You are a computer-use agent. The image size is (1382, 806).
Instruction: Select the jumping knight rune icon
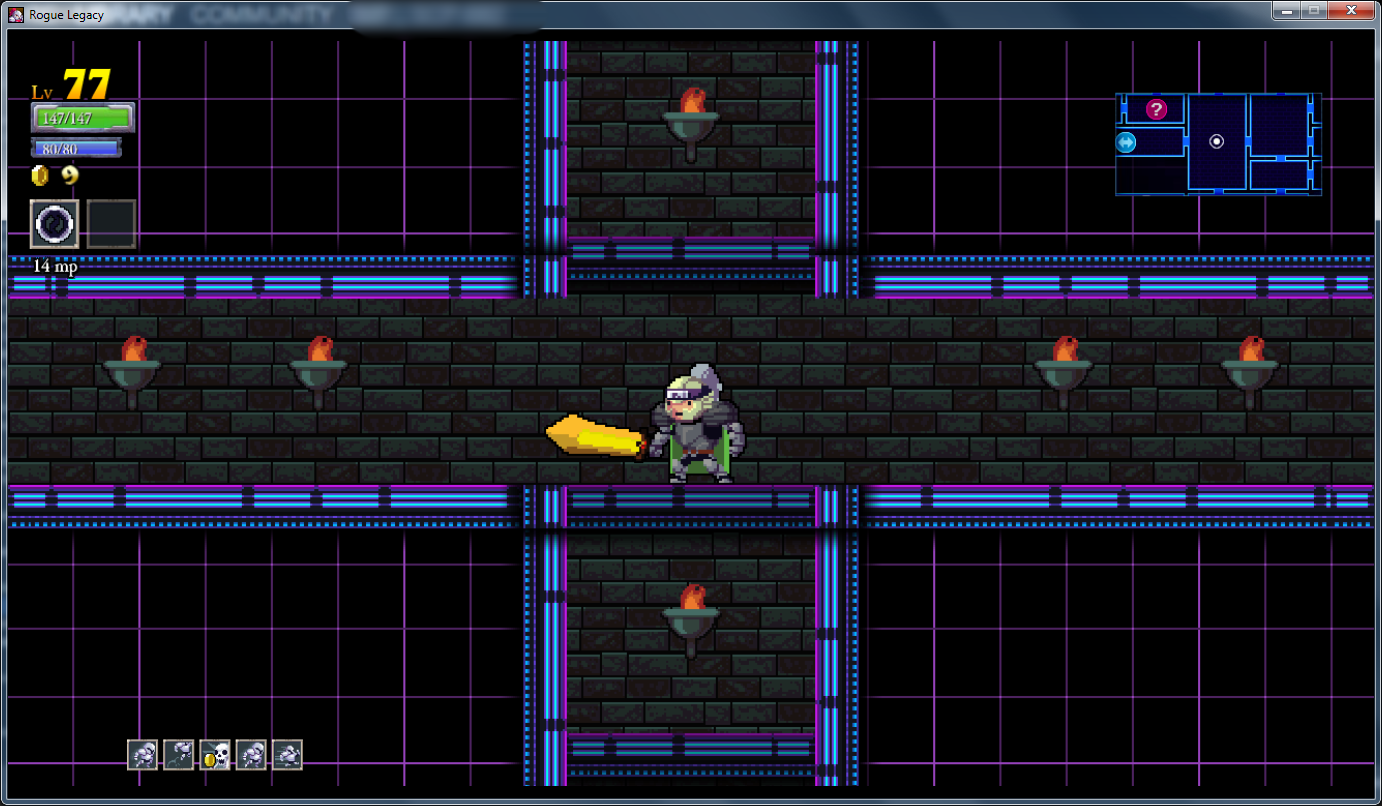coord(179,755)
